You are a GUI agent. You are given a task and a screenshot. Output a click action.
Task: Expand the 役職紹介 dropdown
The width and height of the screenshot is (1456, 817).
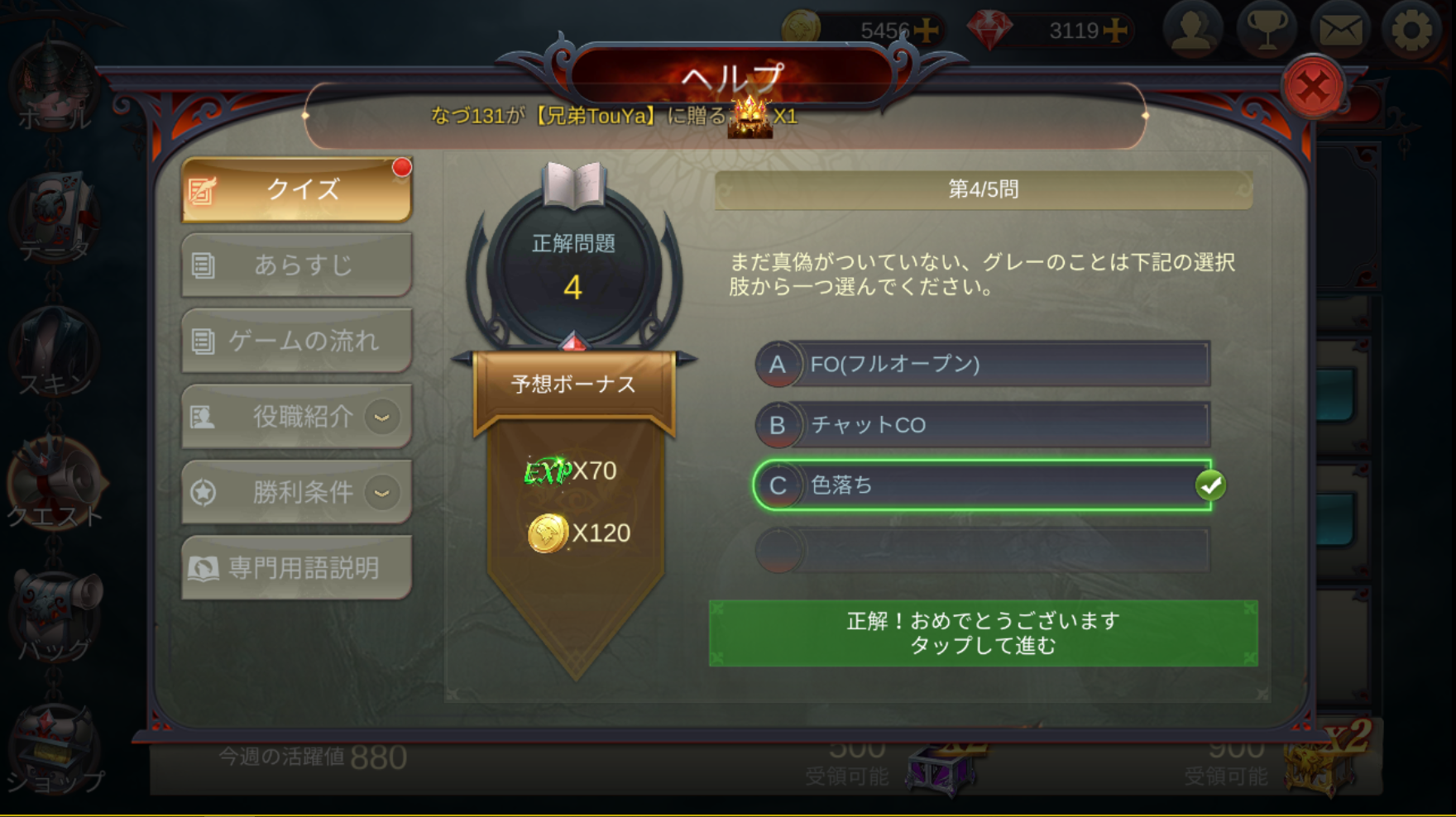(x=381, y=417)
